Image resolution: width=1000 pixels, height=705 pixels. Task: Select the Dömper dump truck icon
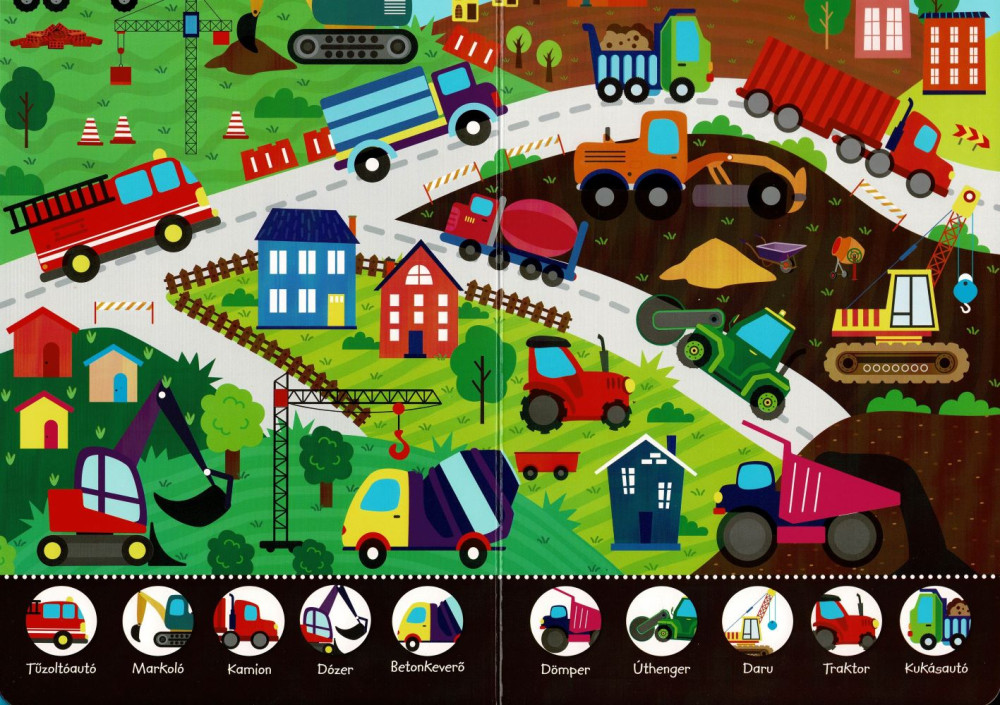(565, 620)
